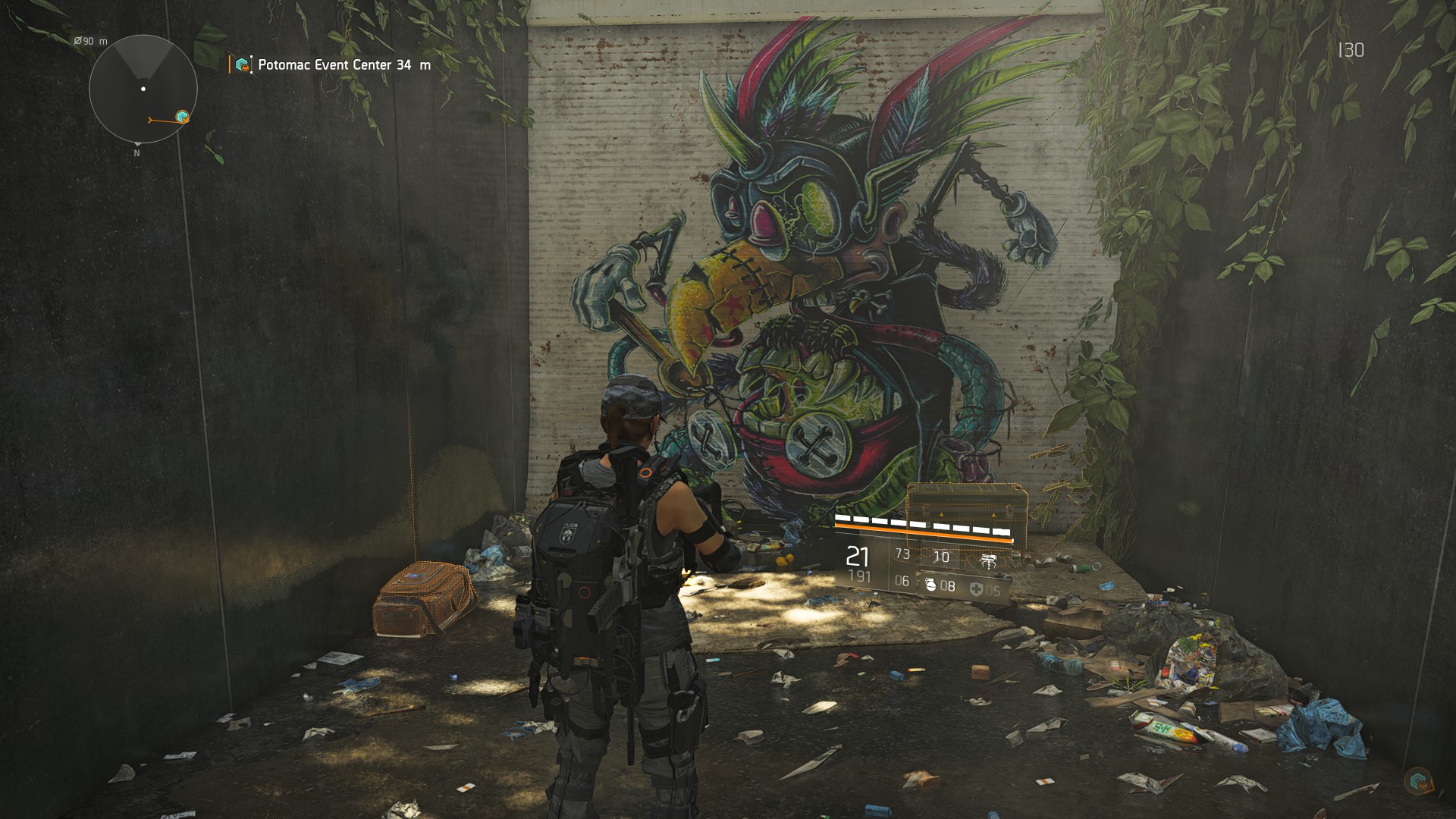Click the yellow warning triangle on the crate
1456x819 pixels.
coord(941,514)
